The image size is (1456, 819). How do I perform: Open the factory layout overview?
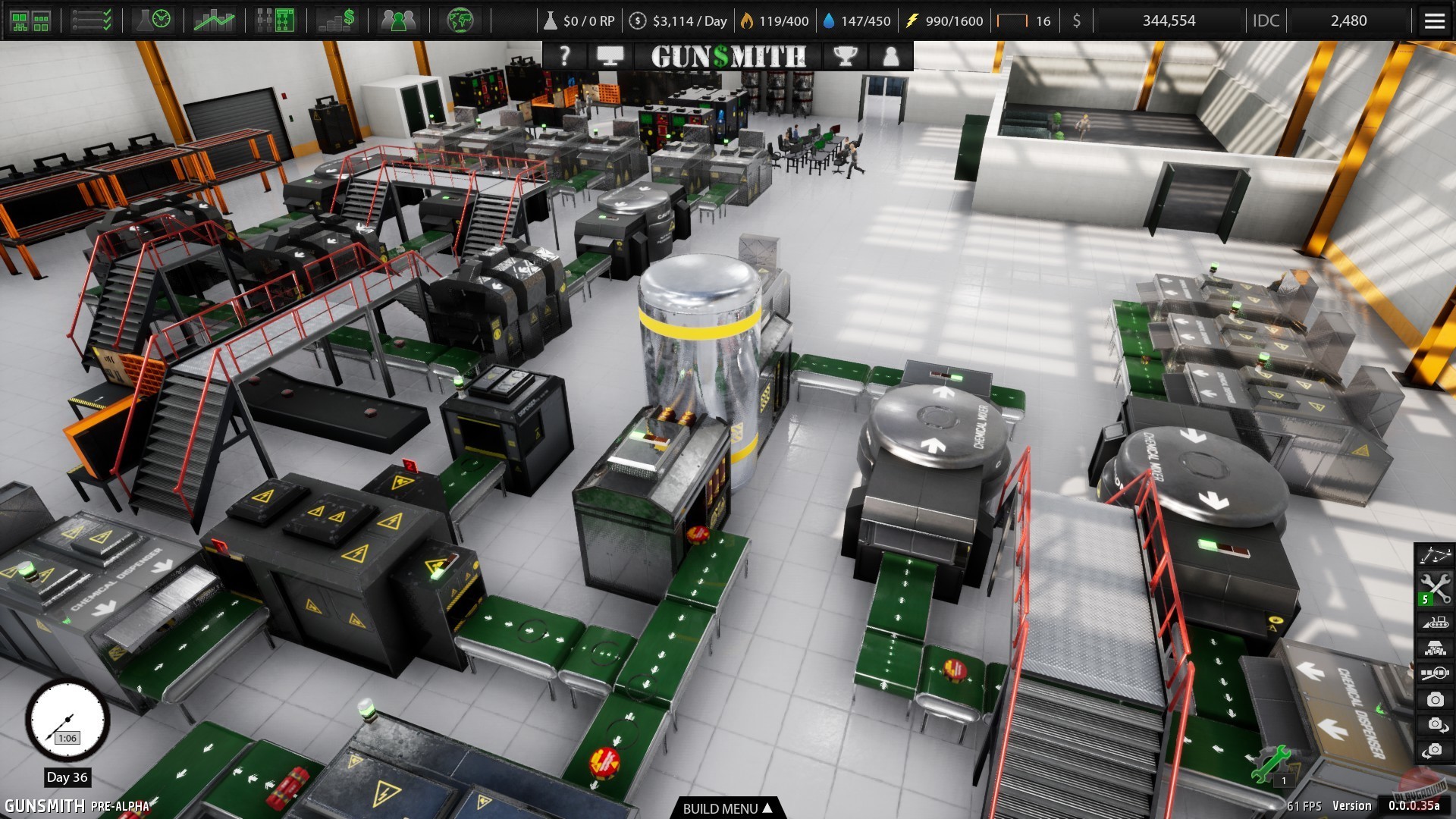coord(32,20)
